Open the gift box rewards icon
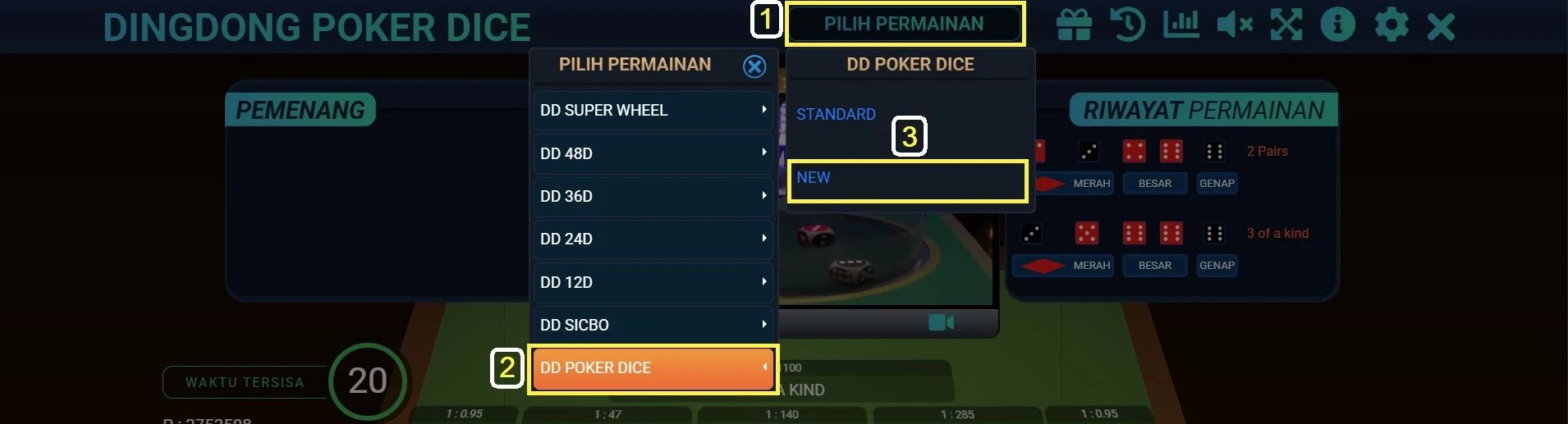The image size is (1568, 424). [1074, 25]
